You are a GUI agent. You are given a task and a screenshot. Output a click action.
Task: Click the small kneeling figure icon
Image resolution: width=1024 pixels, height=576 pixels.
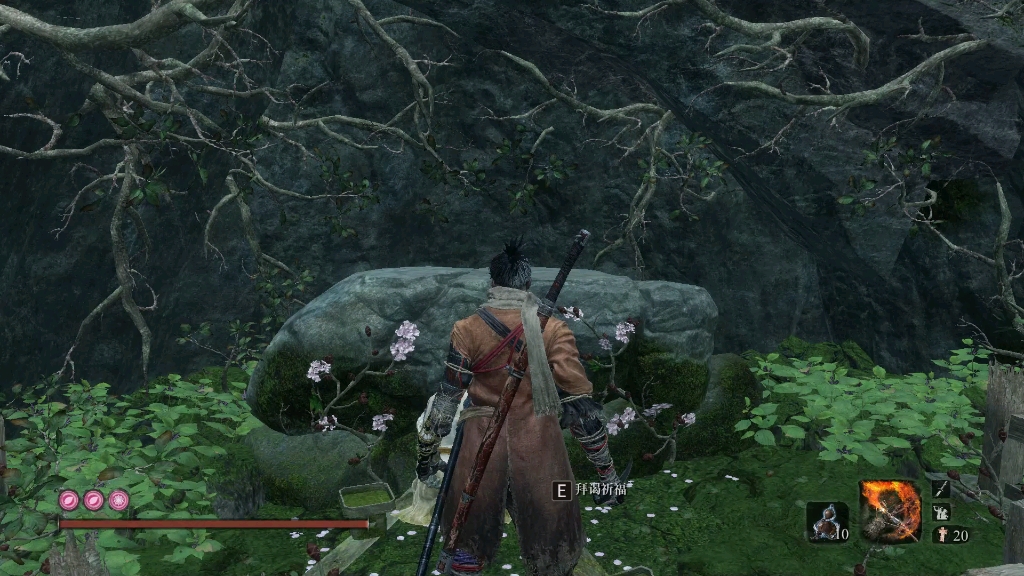[941, 512]
